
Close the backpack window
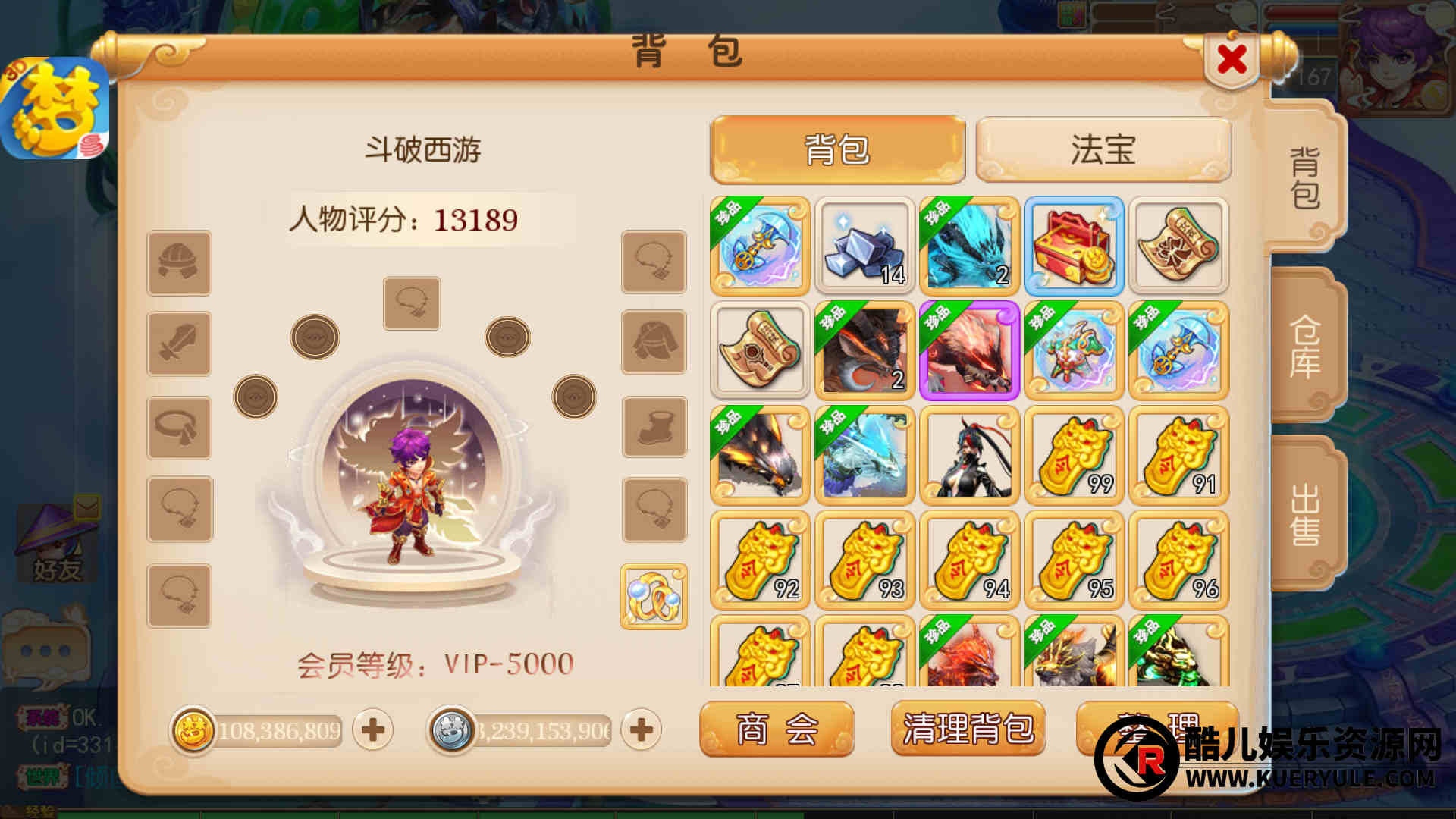[x=1232, y=59]
